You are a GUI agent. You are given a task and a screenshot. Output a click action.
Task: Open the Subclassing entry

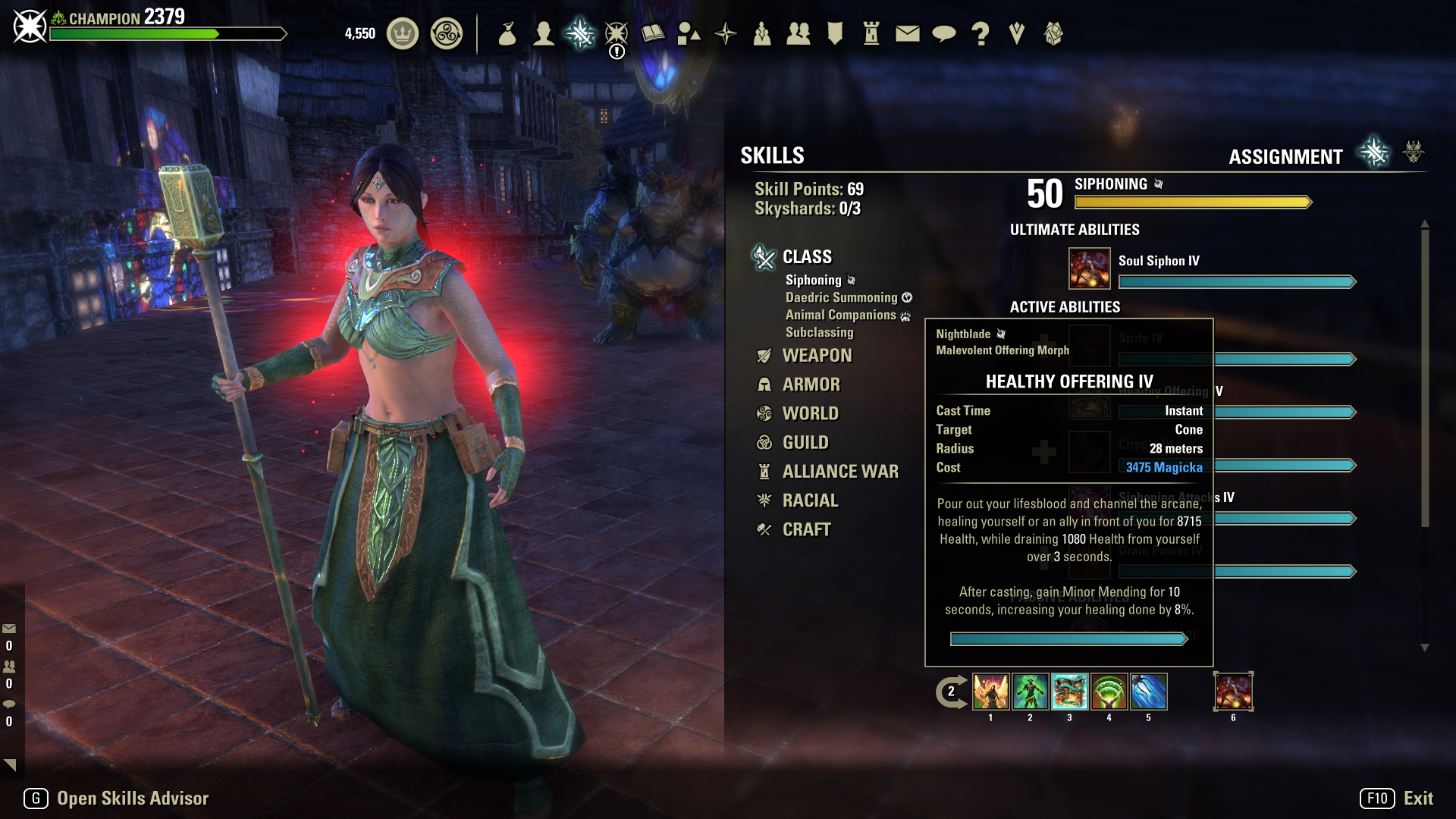coord(819,332)
